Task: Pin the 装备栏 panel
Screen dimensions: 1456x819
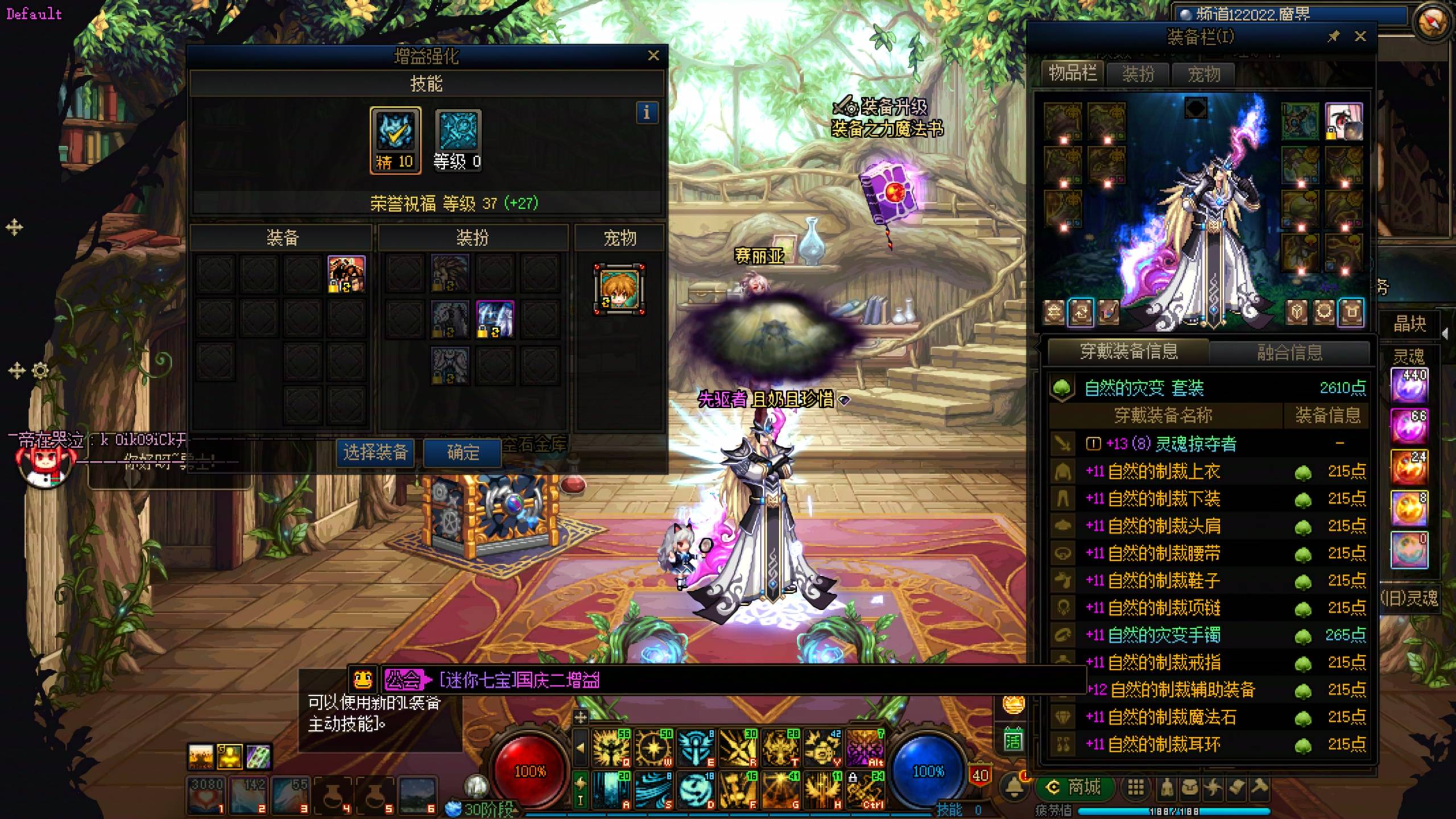Action: point(1333,37)
